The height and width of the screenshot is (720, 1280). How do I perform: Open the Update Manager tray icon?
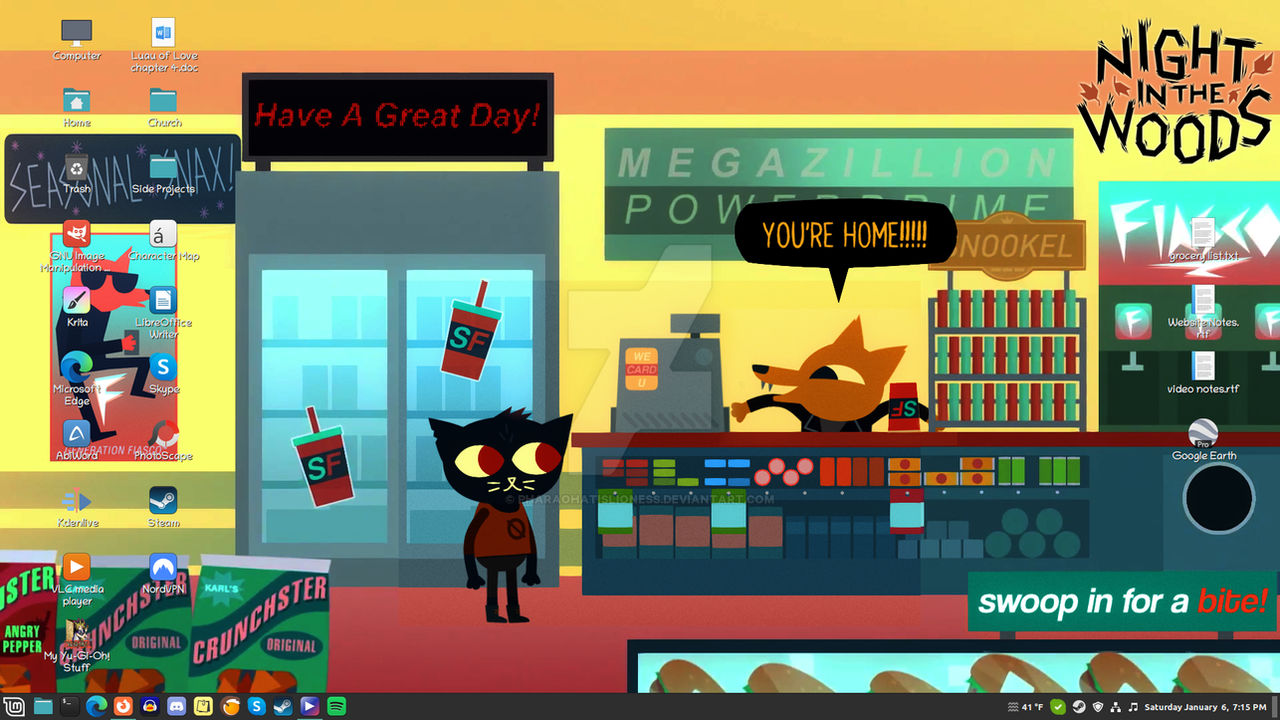pos(1058,706)
